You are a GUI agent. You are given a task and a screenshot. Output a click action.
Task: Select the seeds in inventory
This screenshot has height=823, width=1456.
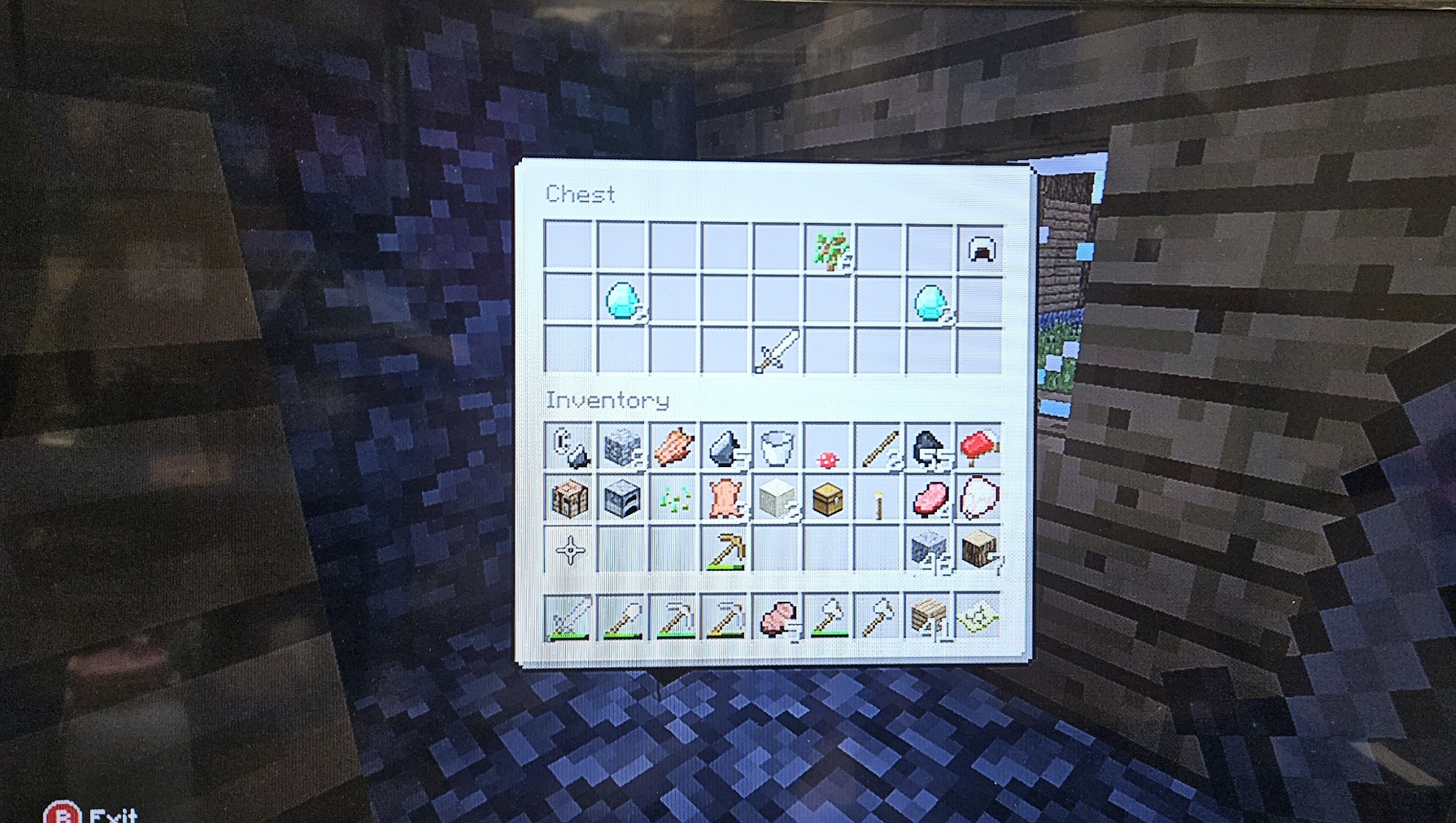tap(674, 500)
